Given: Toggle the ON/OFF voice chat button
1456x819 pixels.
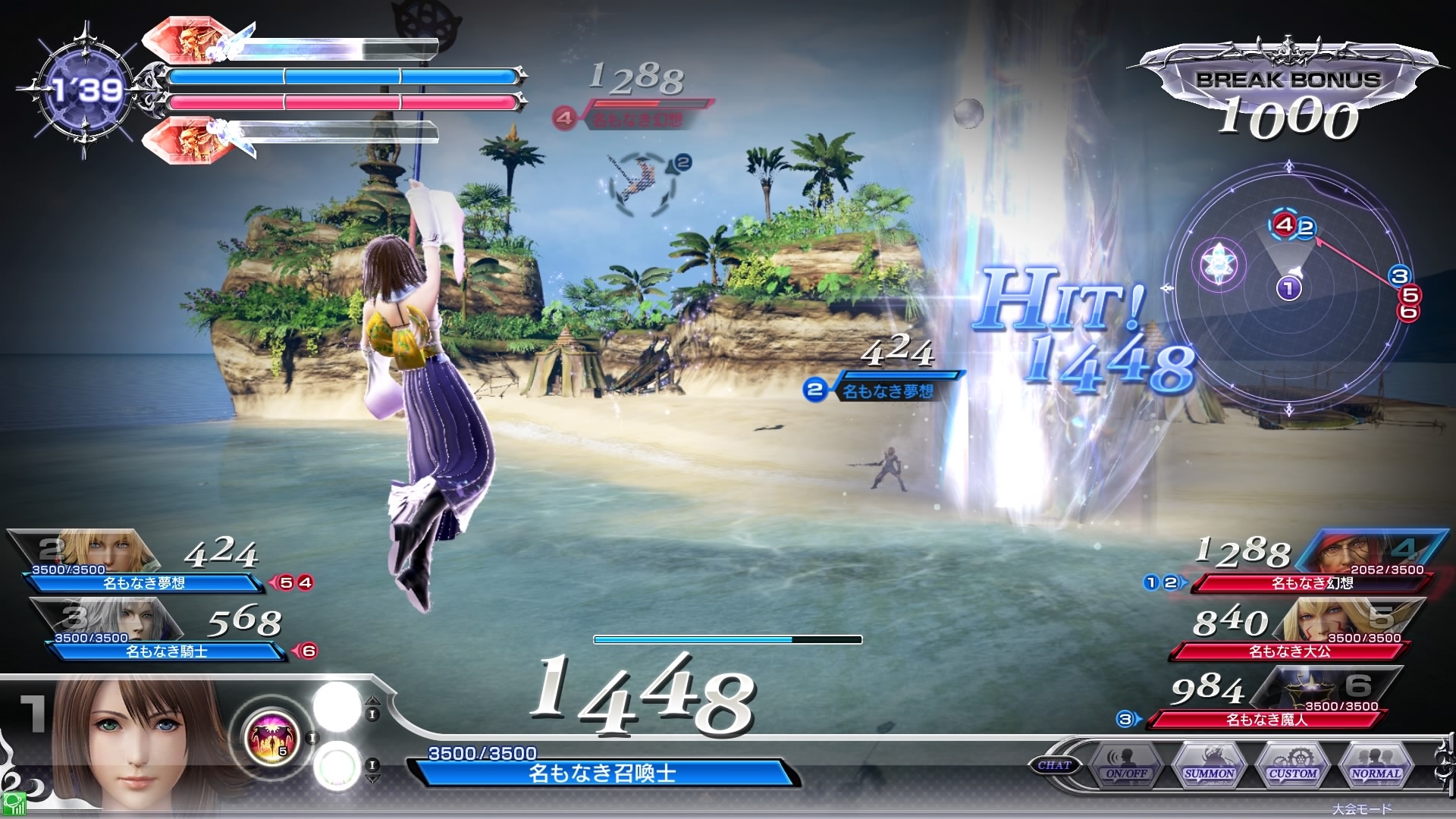Looking at the screenshot, I should pos(1126,764).
